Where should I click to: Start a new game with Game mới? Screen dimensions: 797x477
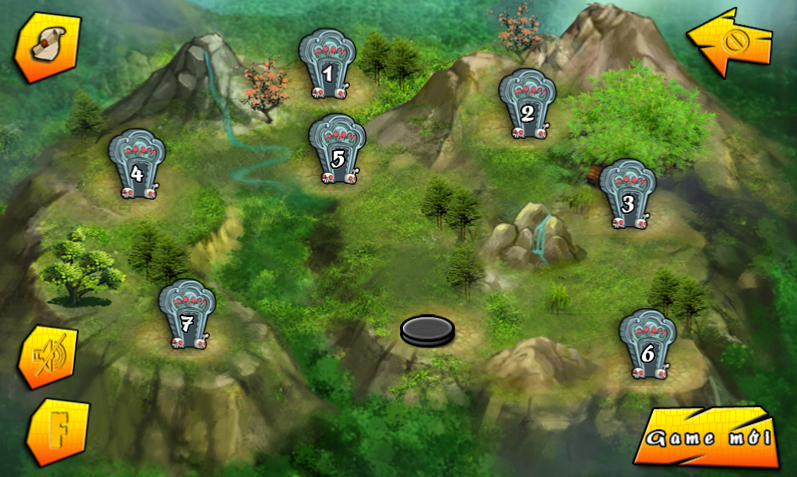click(706, 437)
